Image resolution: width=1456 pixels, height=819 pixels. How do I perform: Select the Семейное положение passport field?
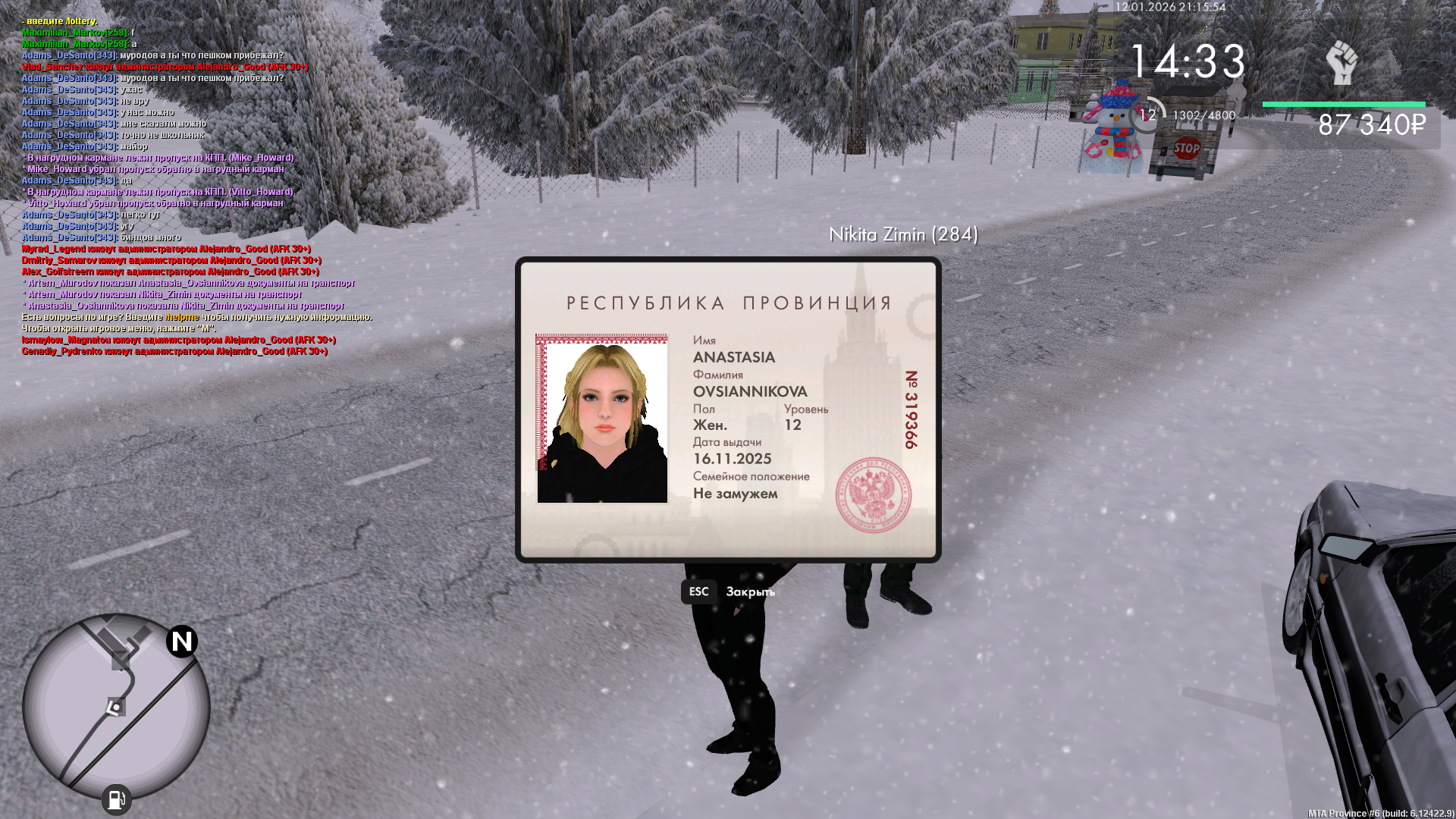(x=751, y=476)
